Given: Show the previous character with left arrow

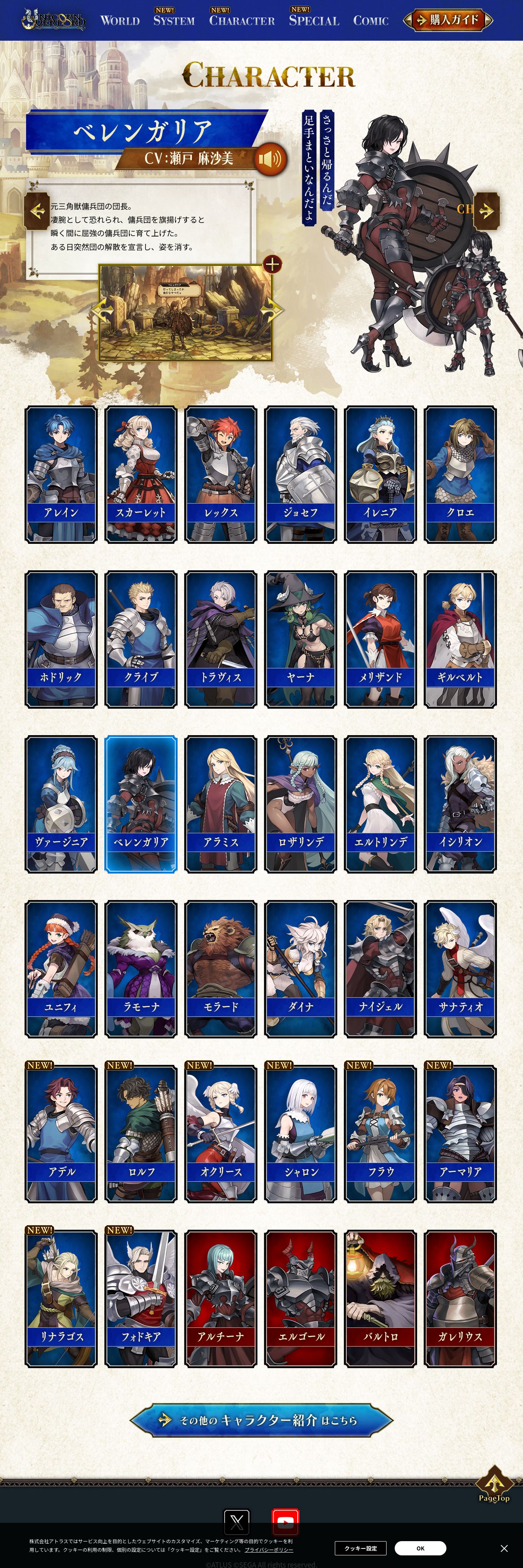Looking at the screenshot, I should coord(37,211).
